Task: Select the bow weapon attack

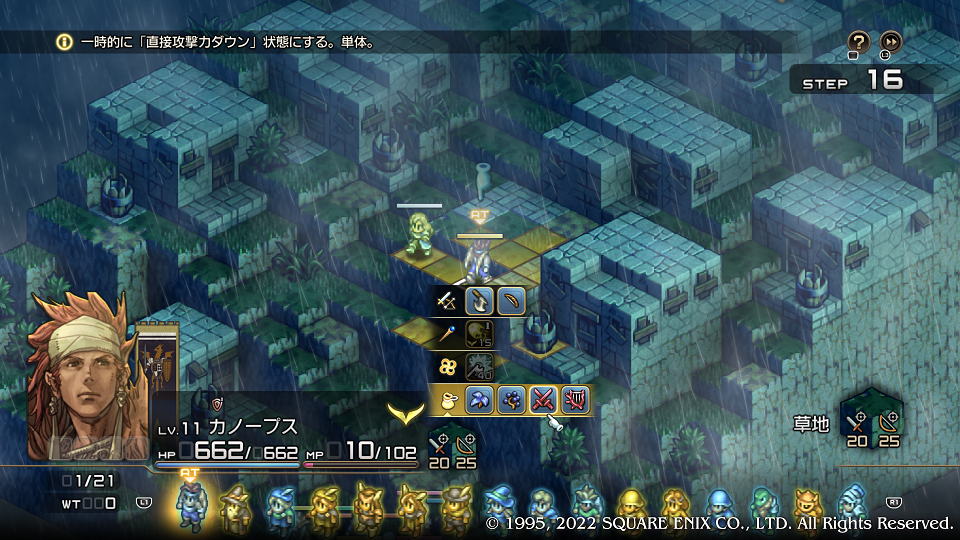Action: pyautogui.click(x=511, y=300)
